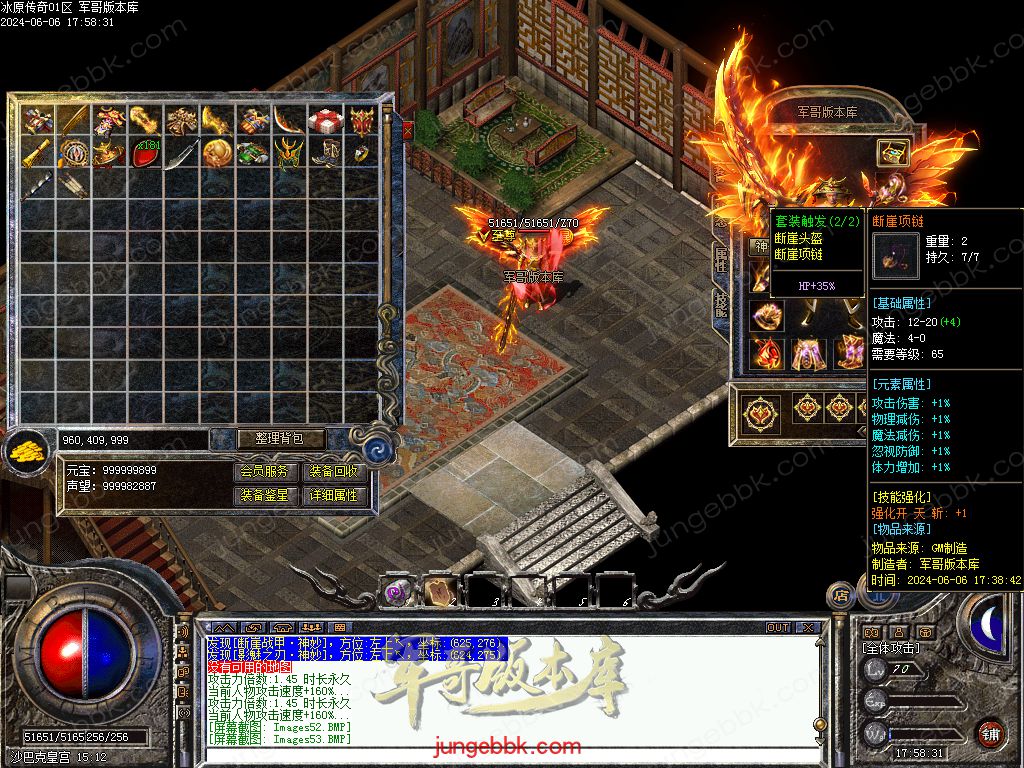Open the 装备鉴定 equipment appraisal
This screenshot has height=768, width=1024.
click(x=267, y=495)
